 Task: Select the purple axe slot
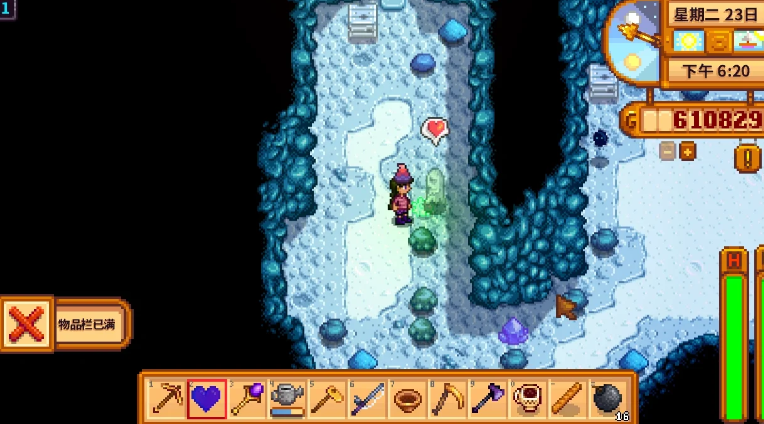[x=486, y=399]
